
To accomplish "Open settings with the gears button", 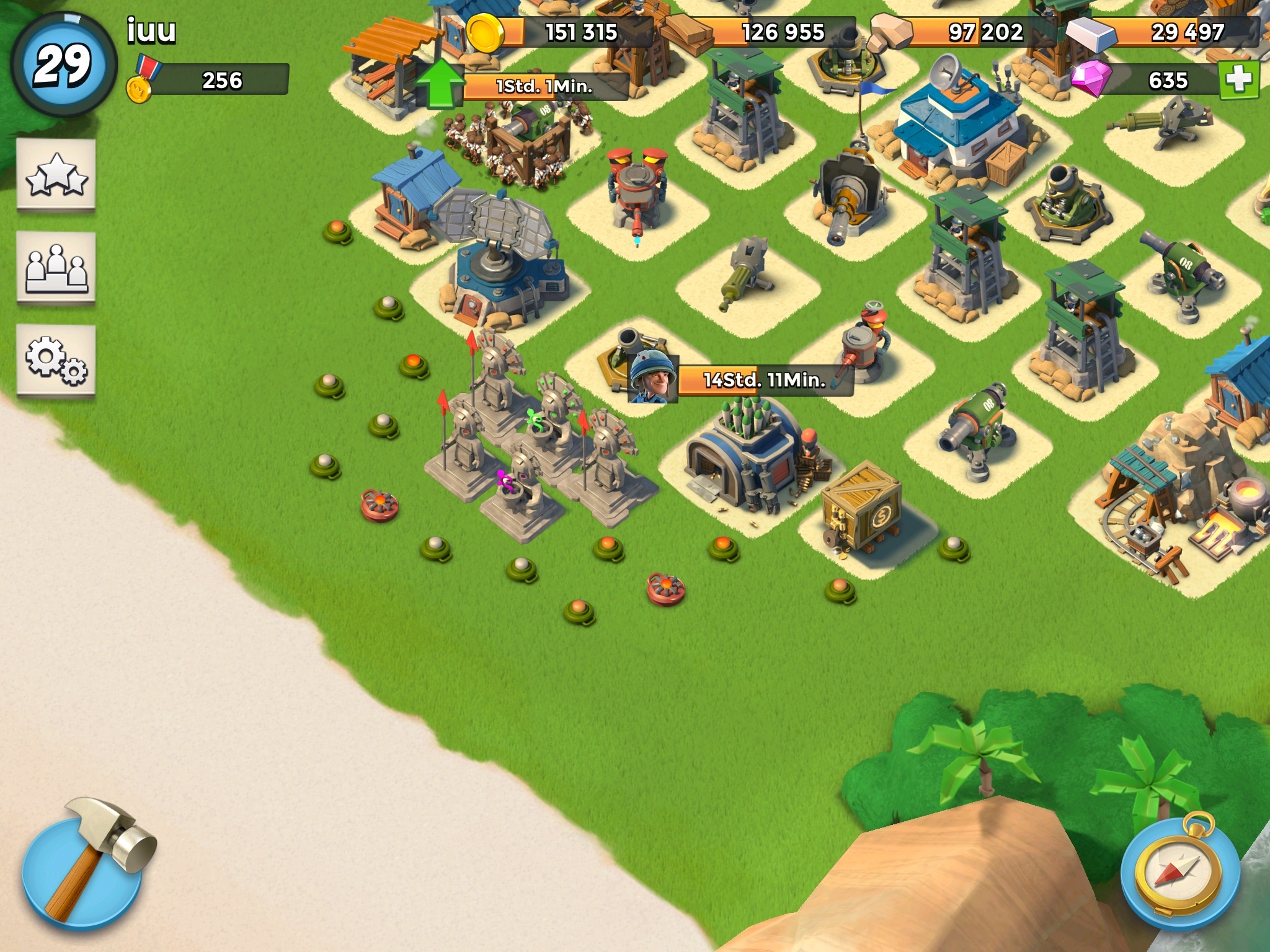I will pyautogui.click(x=56, y=360).
